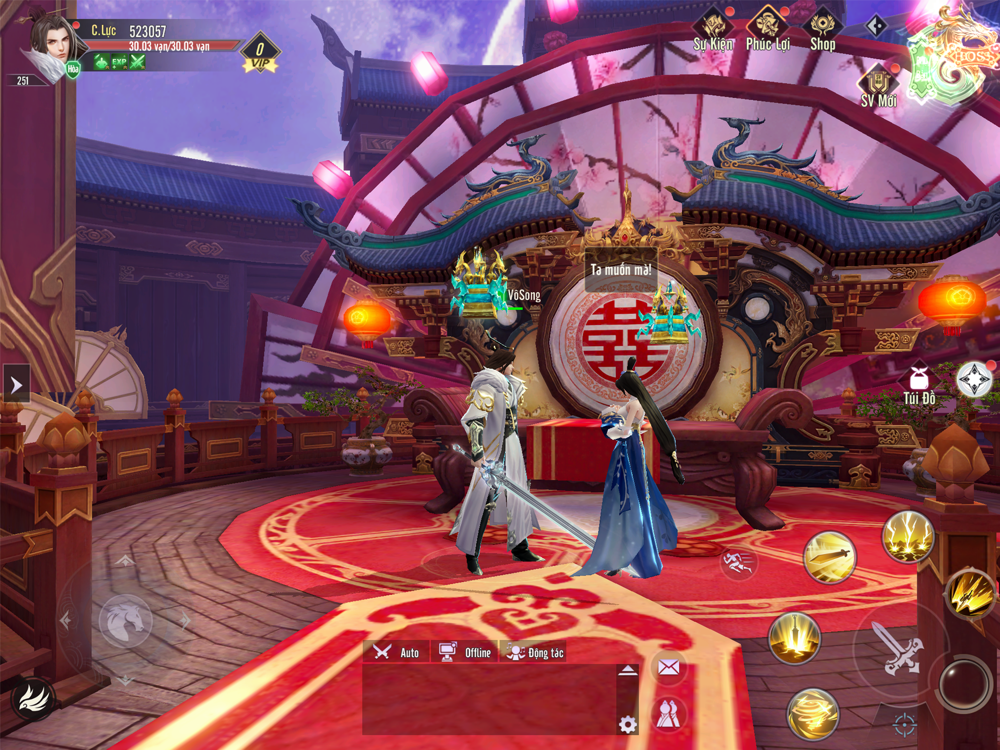Screen dimensions: 1000x750
Task: Toggle Auto combat mode
Action: click(396, 652)
